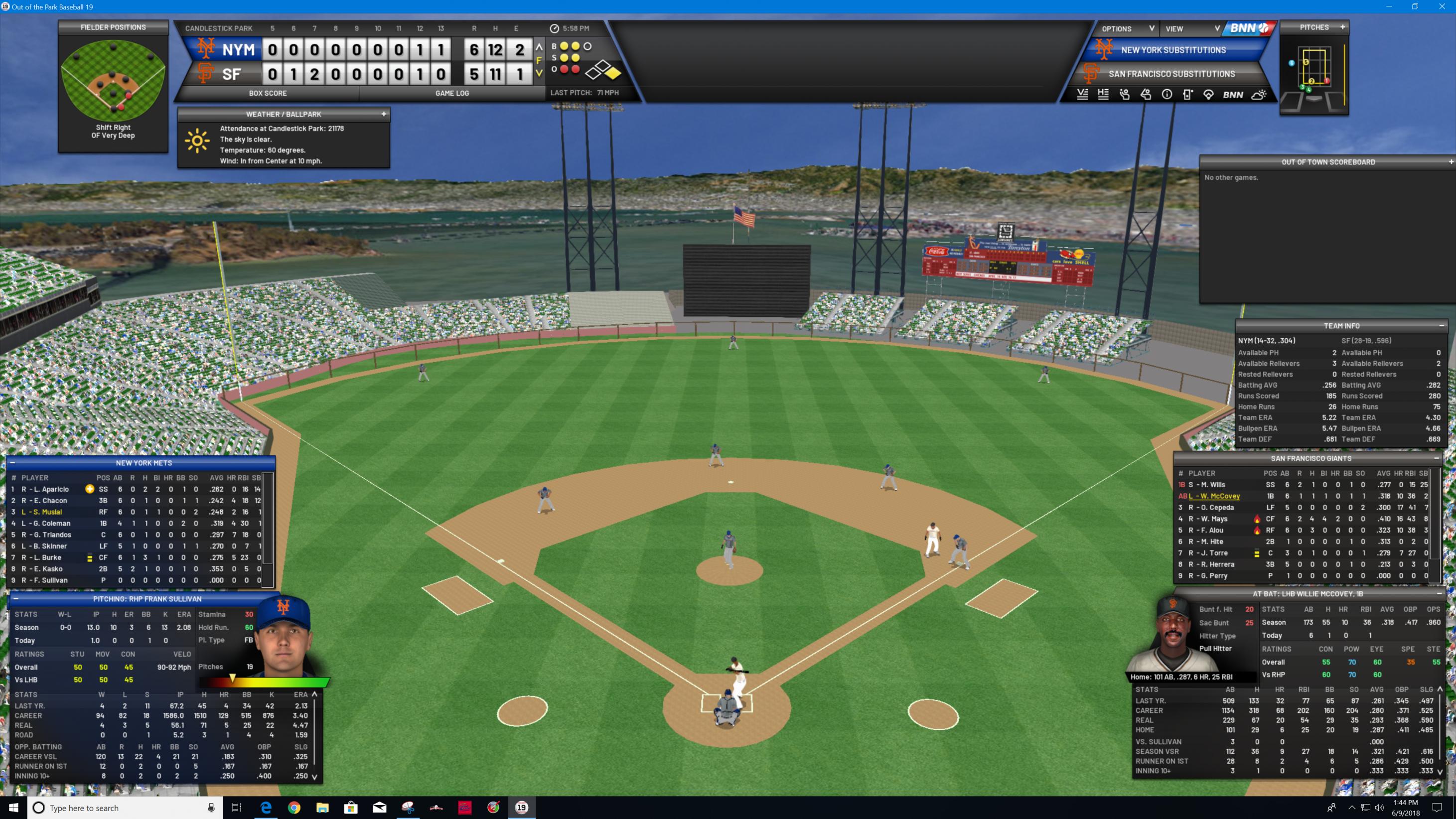Screen dimensions: 1456x819
Task: Close the game window
Action: tap(1441, 7)
